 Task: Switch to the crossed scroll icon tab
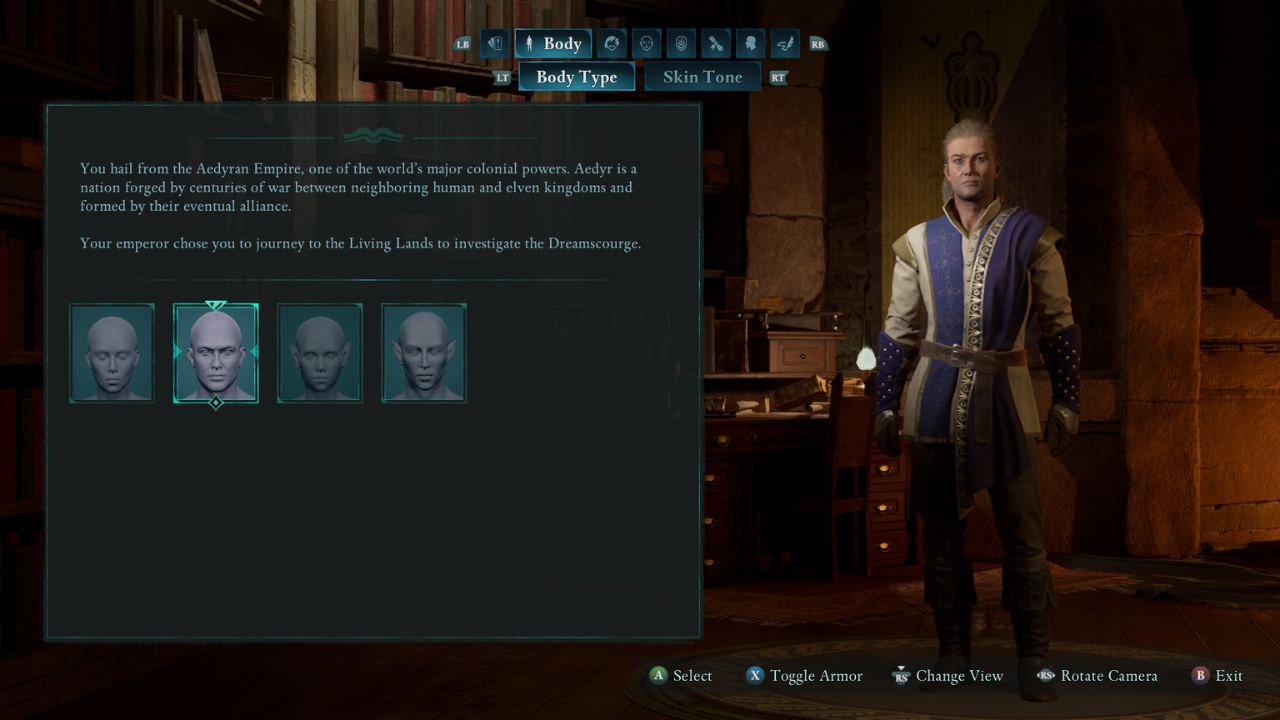[x=716, y=44]
